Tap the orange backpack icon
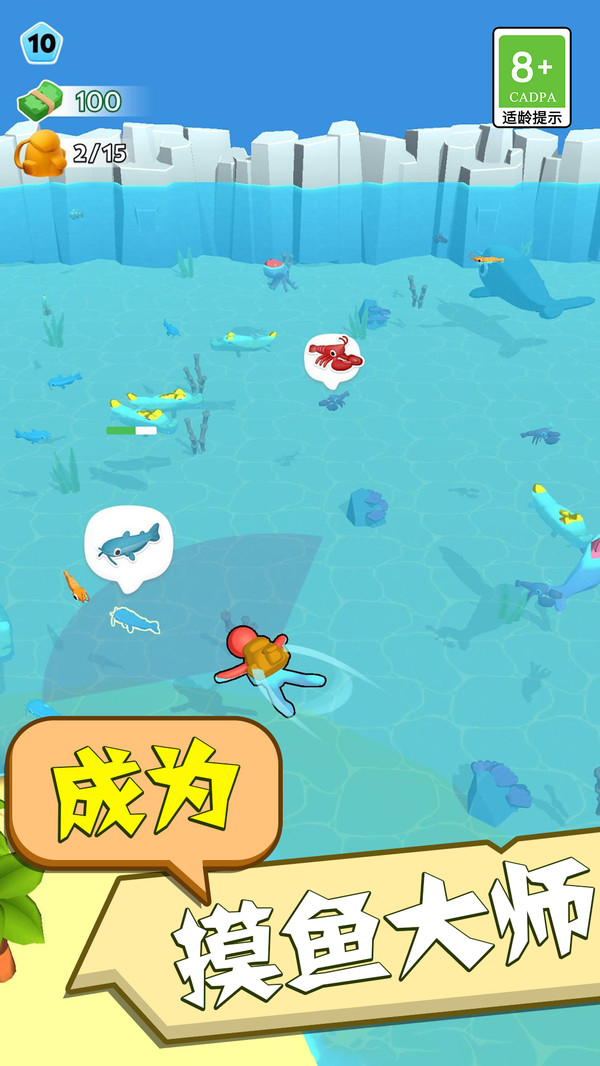 click(x=39, y=153)
